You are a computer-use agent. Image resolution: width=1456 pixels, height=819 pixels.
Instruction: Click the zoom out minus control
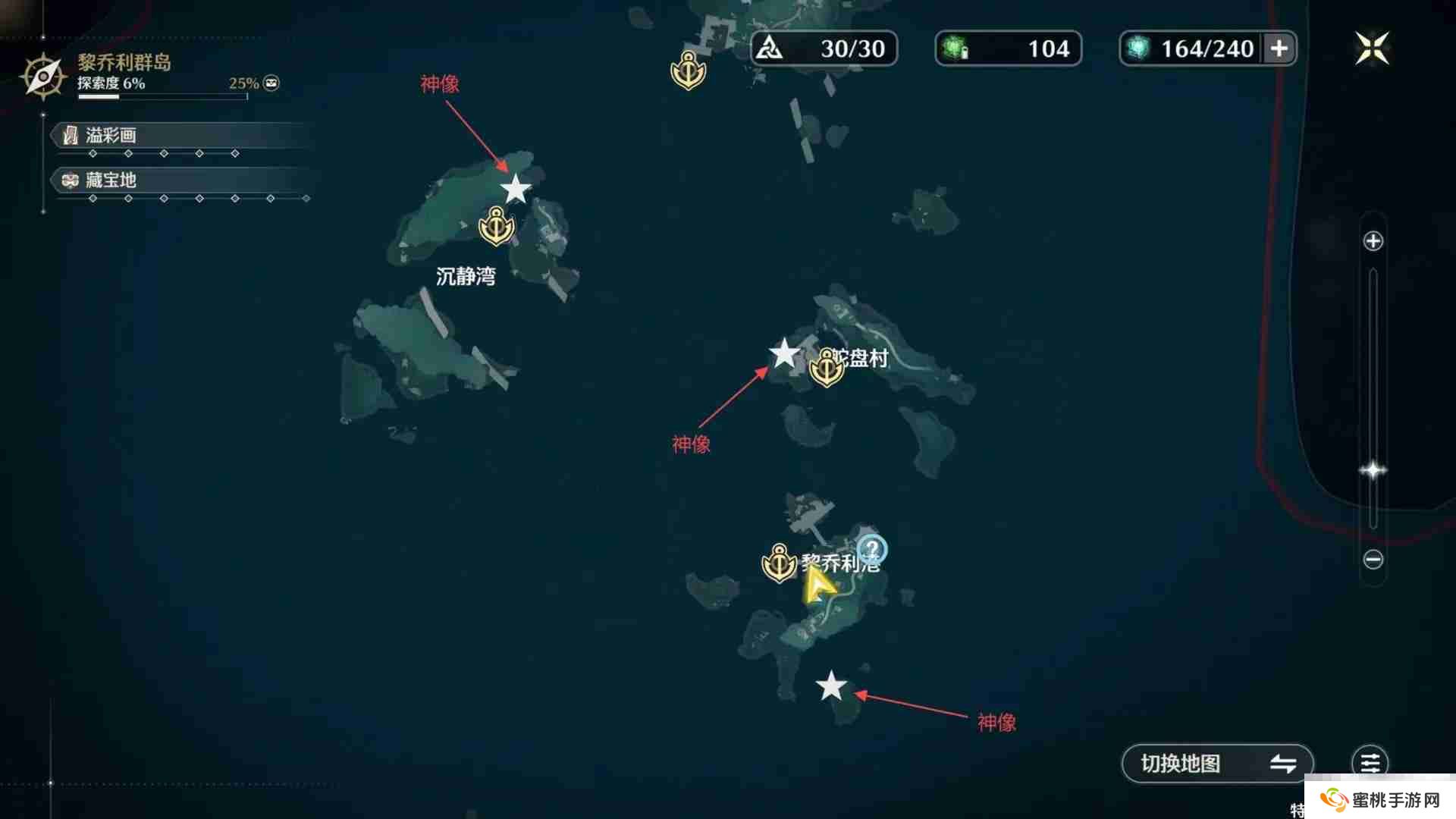point(1373,560)
